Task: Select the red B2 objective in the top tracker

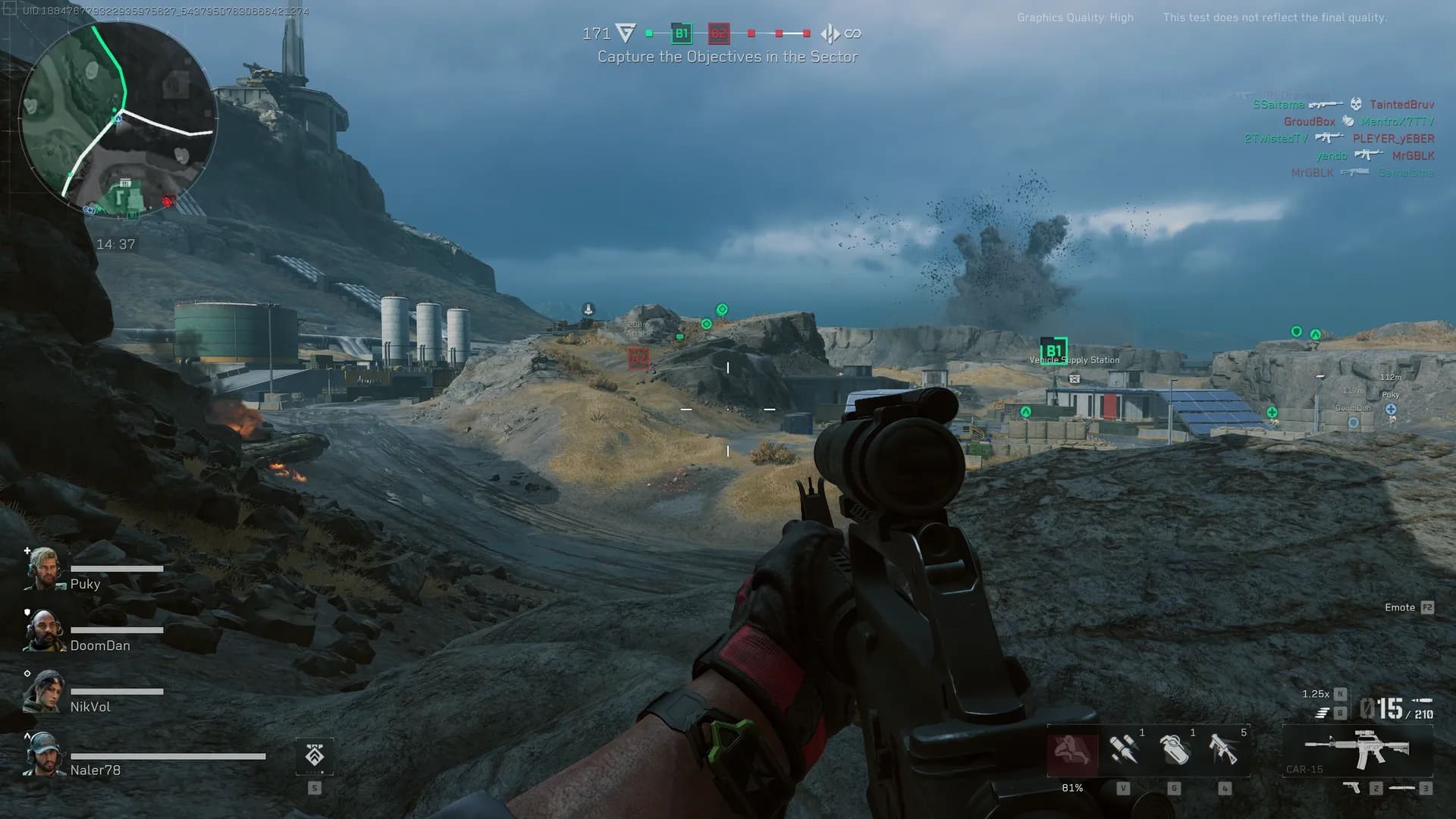Action: click(718, 33)
